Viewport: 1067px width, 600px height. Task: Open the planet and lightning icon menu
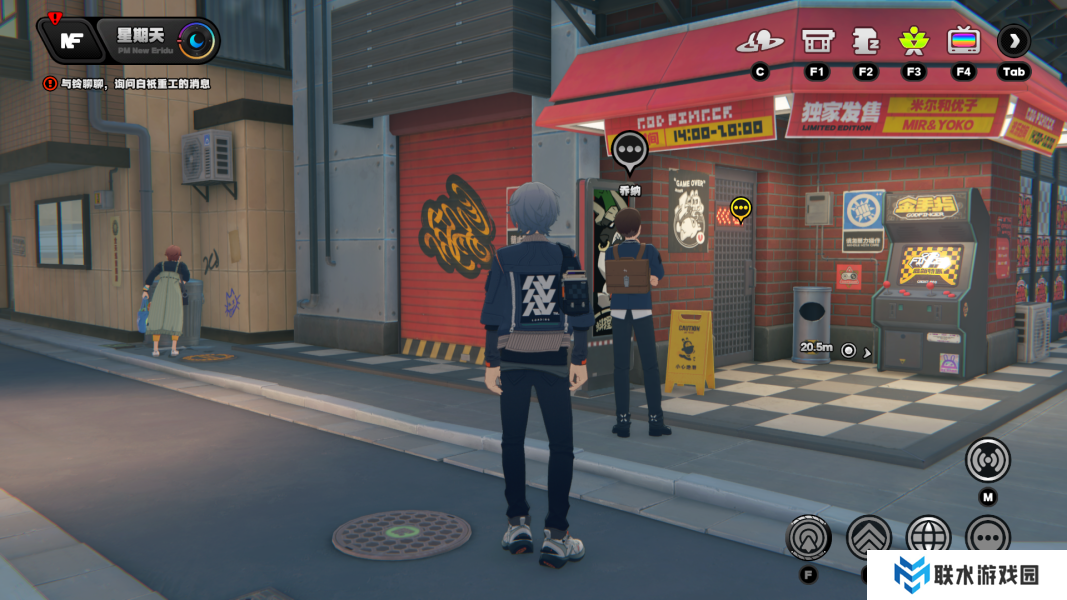pyautogui.click(x=760, y=41)
